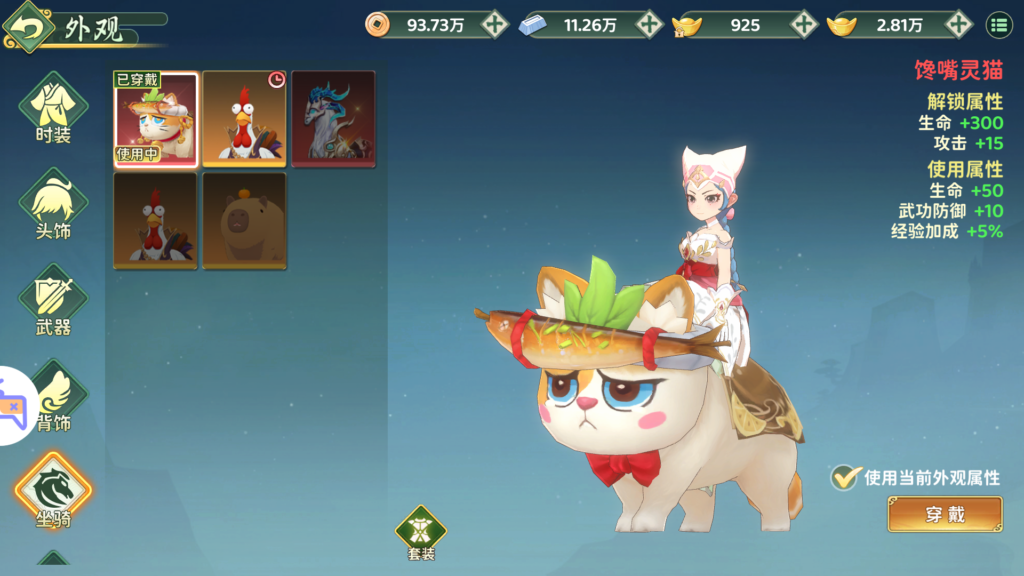The image size is (1024, 576).
Task: Open the 头饰 headwear tab
Action: pyautogui.click(x=53, y=203)
